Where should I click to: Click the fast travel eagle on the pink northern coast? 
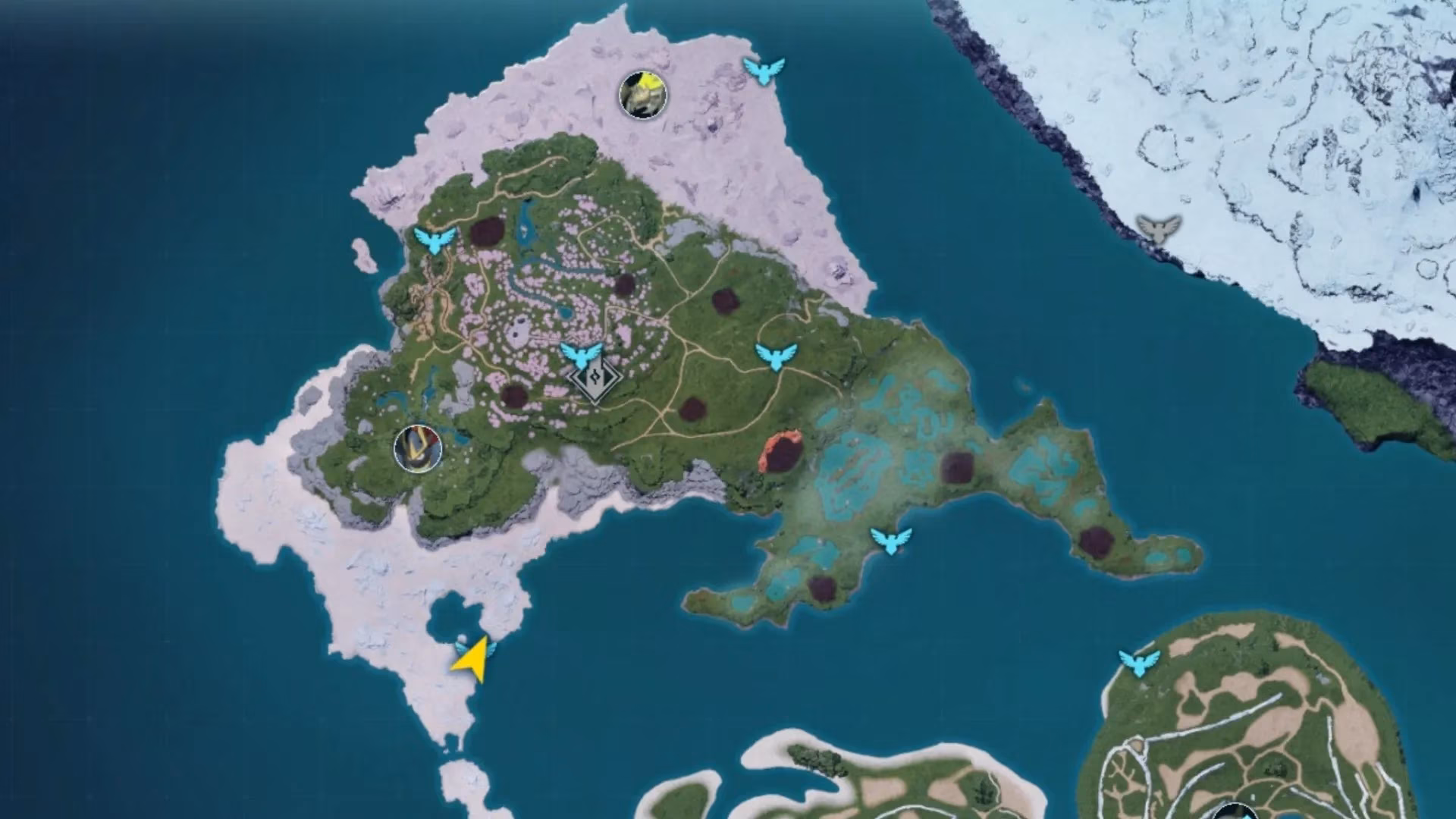764,71
